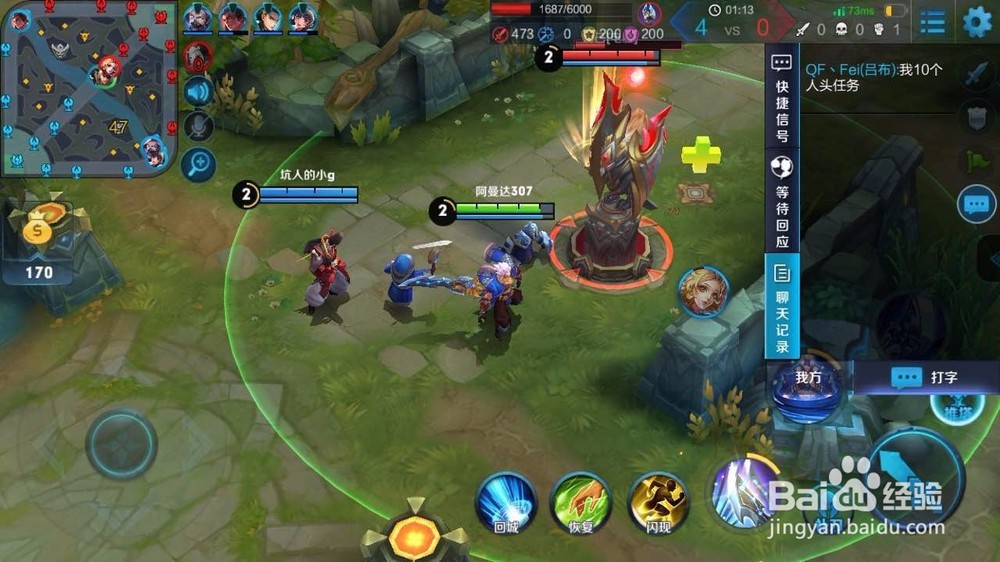Toggle the muted microphone button
The image size is (1000, 562).
click(198, 126)
